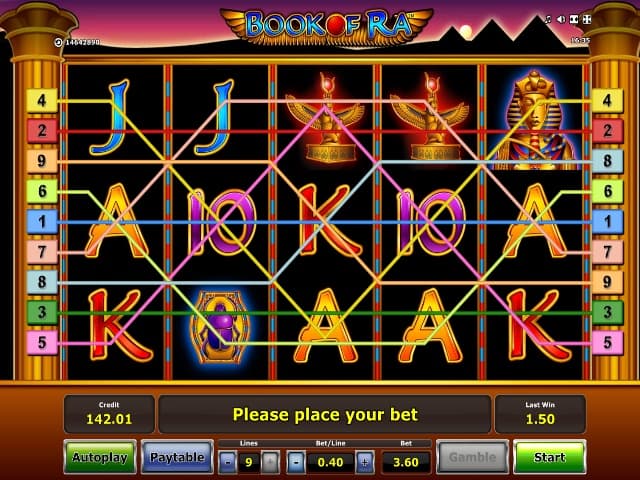
Task: Toggle the speaker sound icon
Action: 561,18
